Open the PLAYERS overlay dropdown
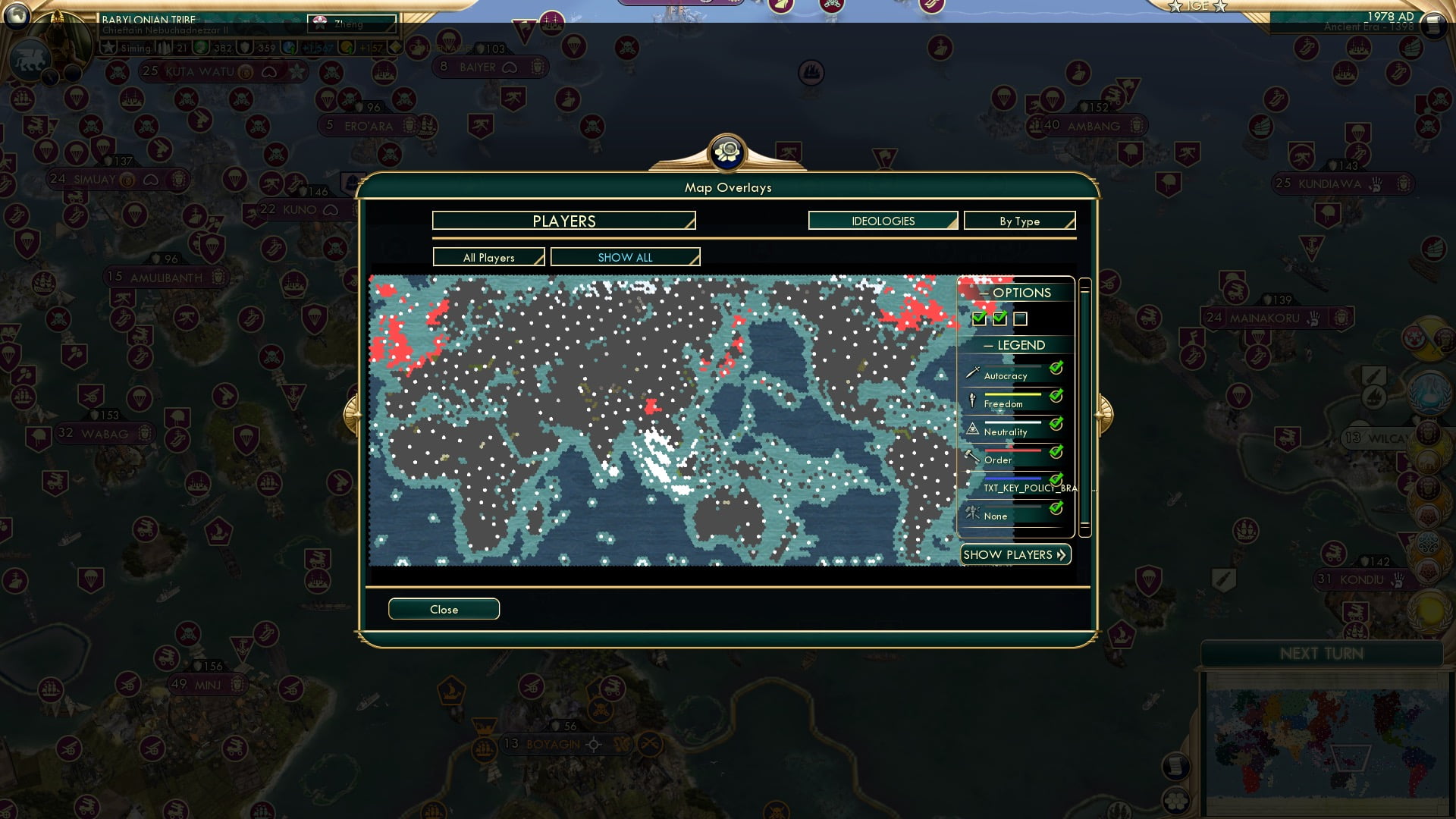 pos(563,221)
